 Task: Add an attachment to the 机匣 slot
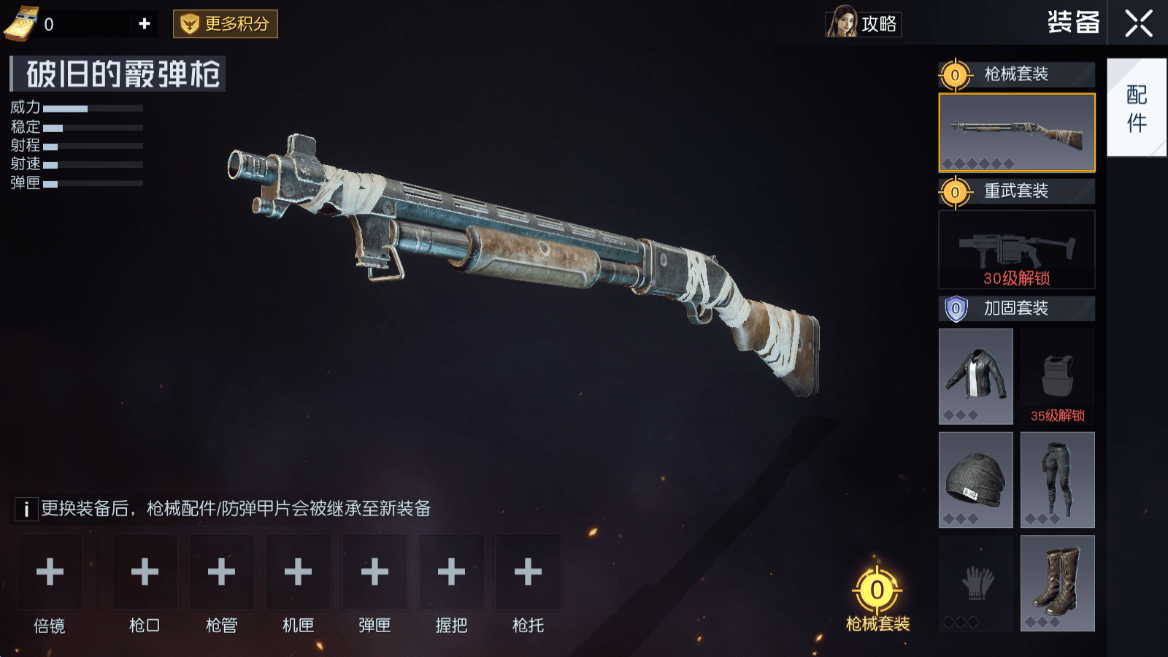pos(298,572)
